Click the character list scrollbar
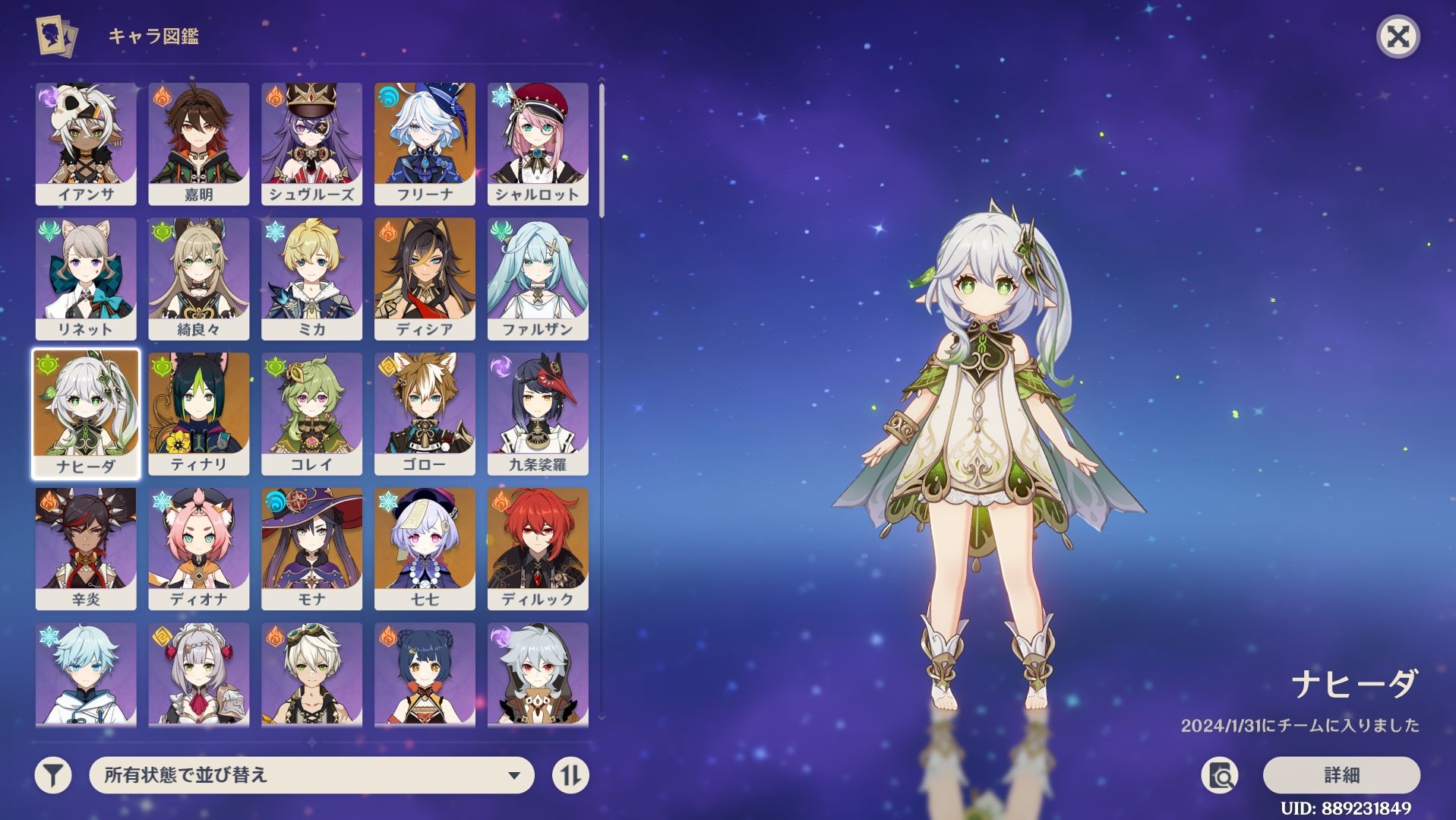1456x820 pixels. (602, 152)
